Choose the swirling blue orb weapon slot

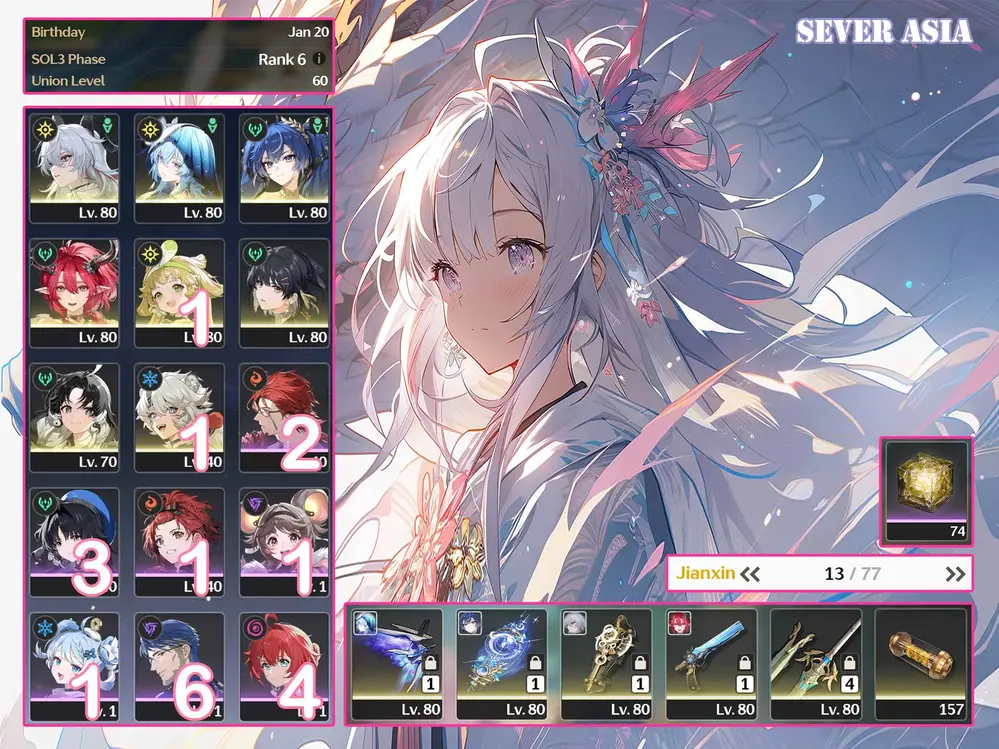coord(501,663)
